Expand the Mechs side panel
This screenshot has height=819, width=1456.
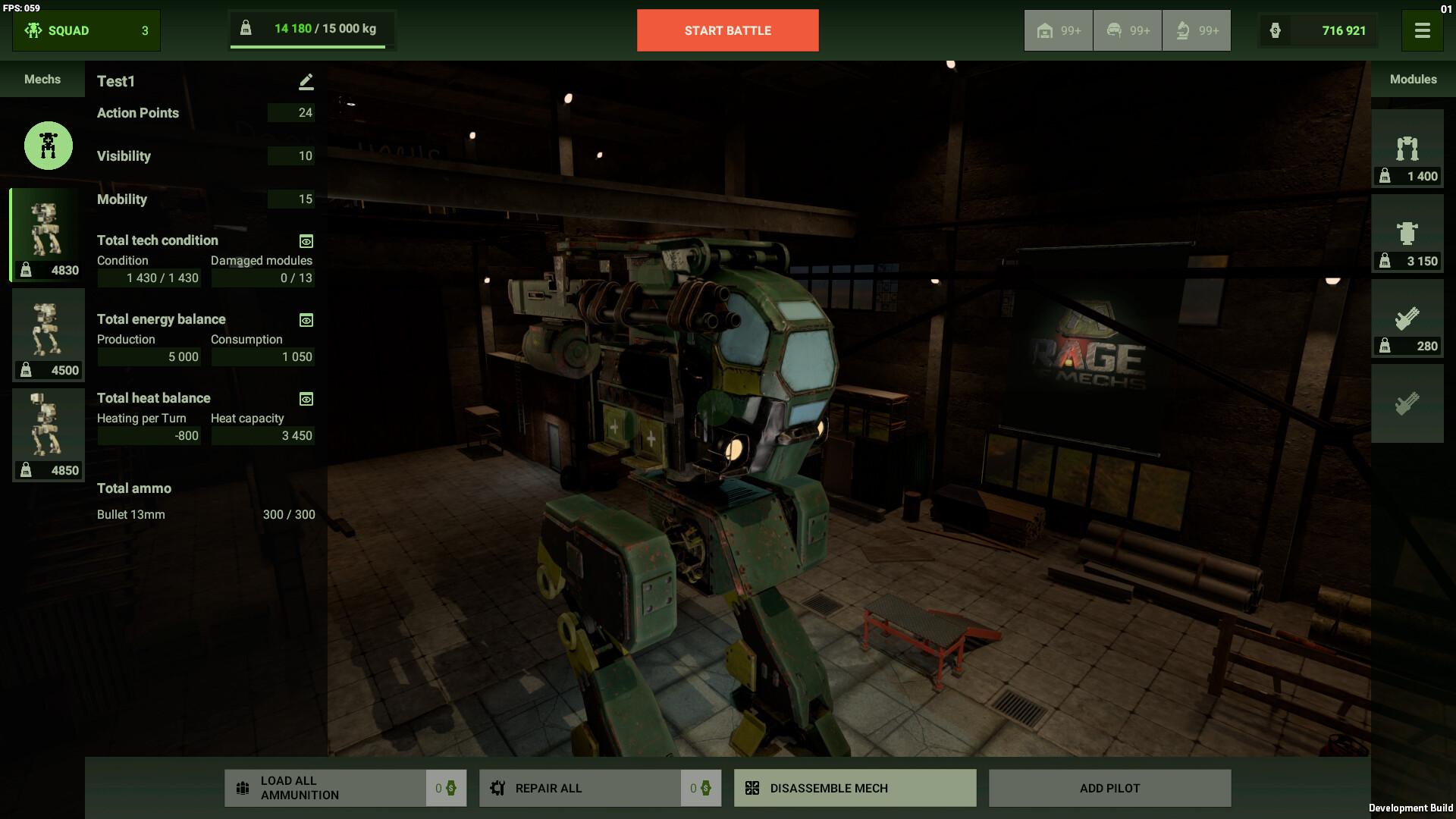(x=42, y=79)
